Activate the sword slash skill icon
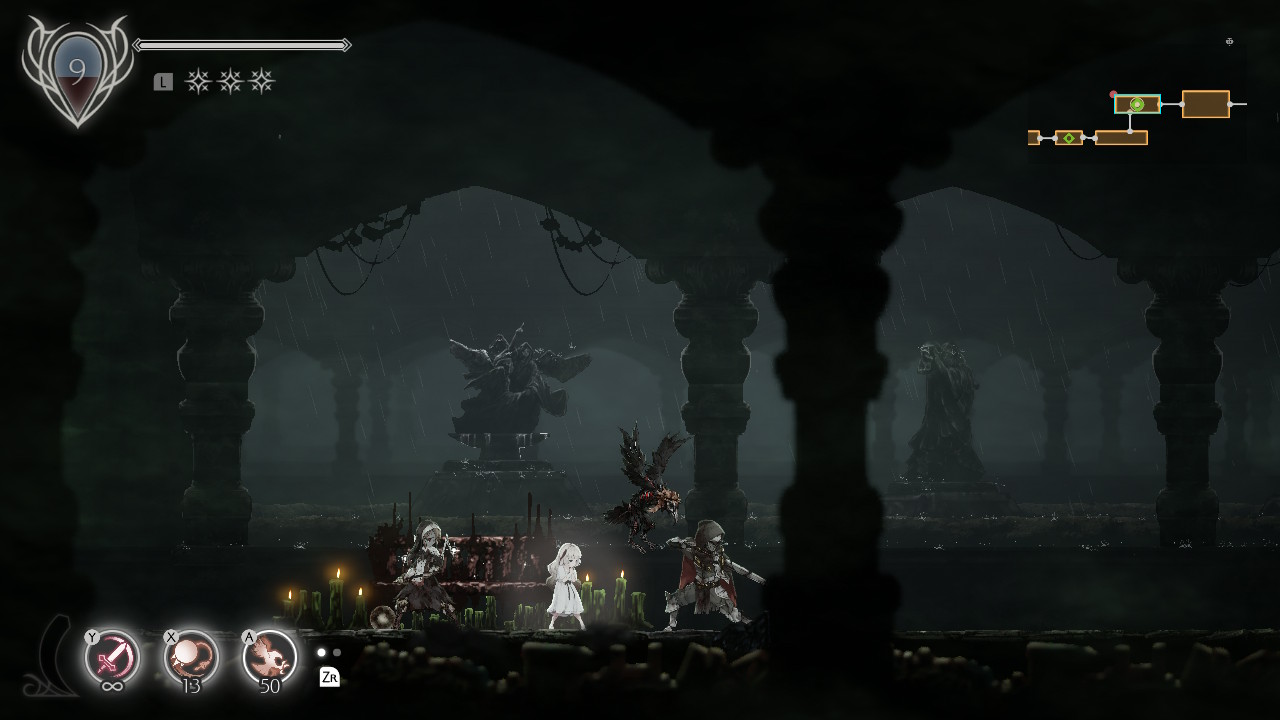This screenshot has height=720, width=1280. click(x=112, y=657)
